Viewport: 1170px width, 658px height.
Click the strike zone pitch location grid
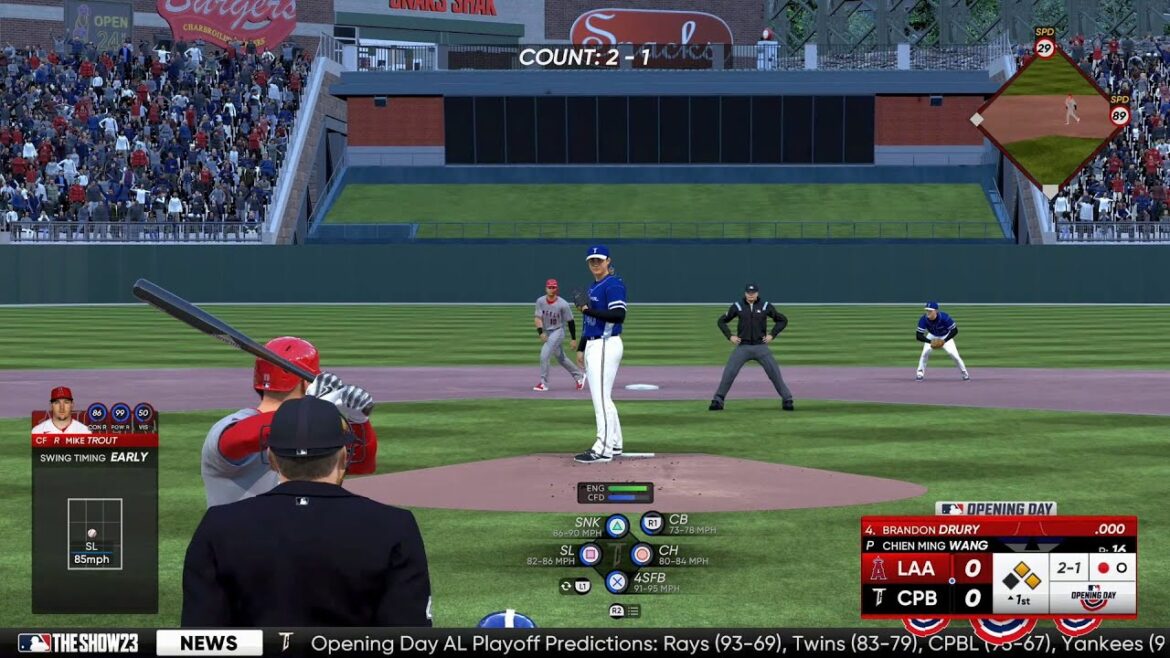[95, 534]
